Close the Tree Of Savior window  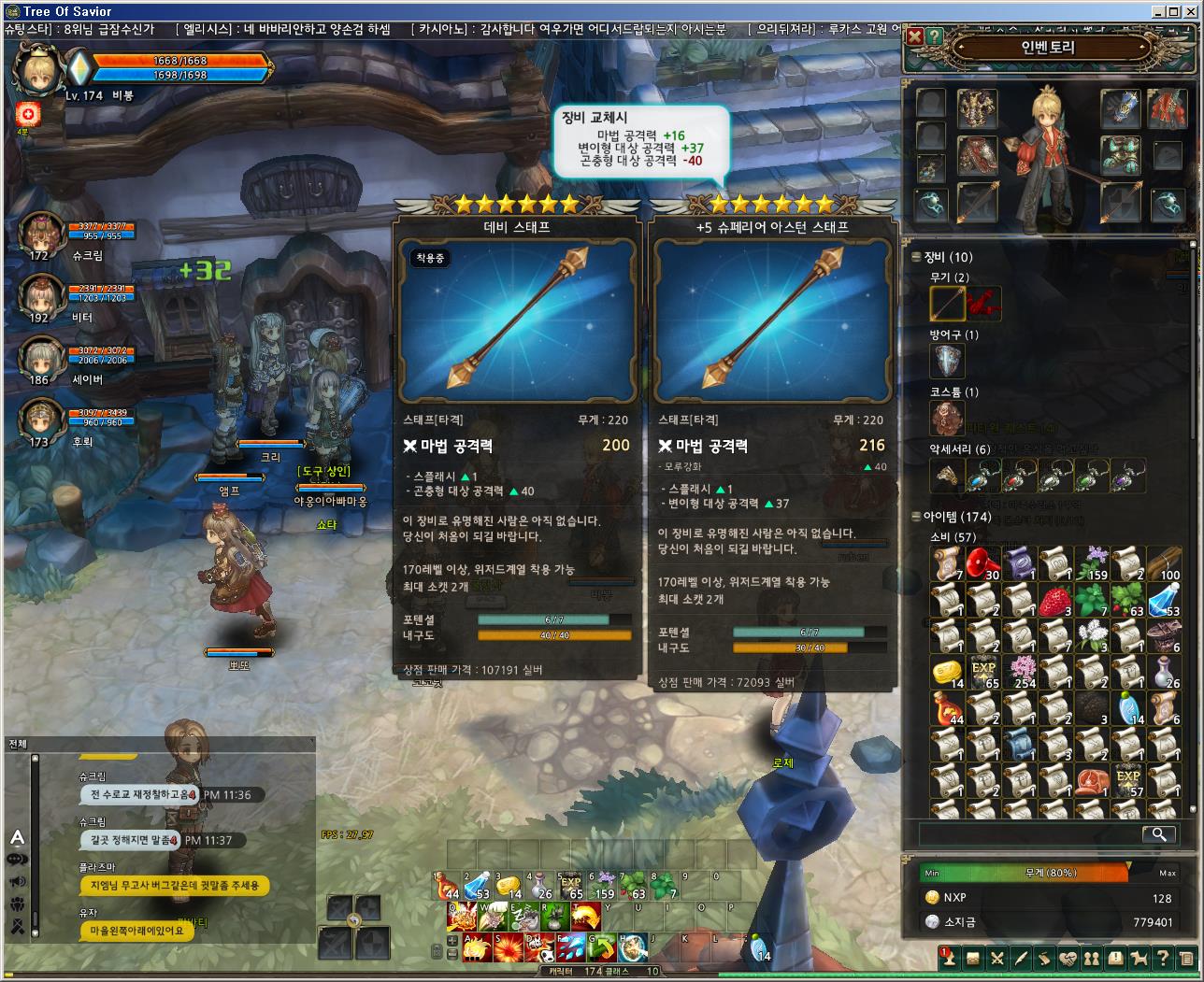pyautogui.click(x=1194, y=11)
